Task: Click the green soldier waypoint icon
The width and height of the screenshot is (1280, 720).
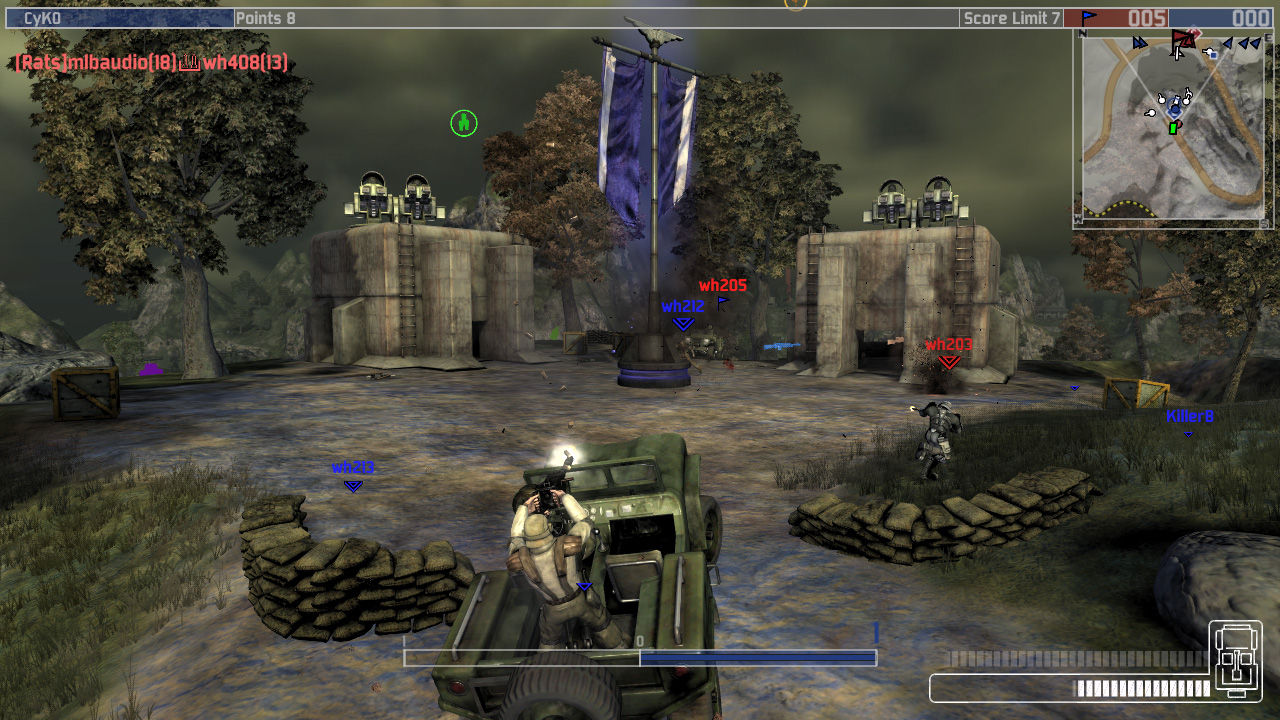Action: click(x=463, y=123)
